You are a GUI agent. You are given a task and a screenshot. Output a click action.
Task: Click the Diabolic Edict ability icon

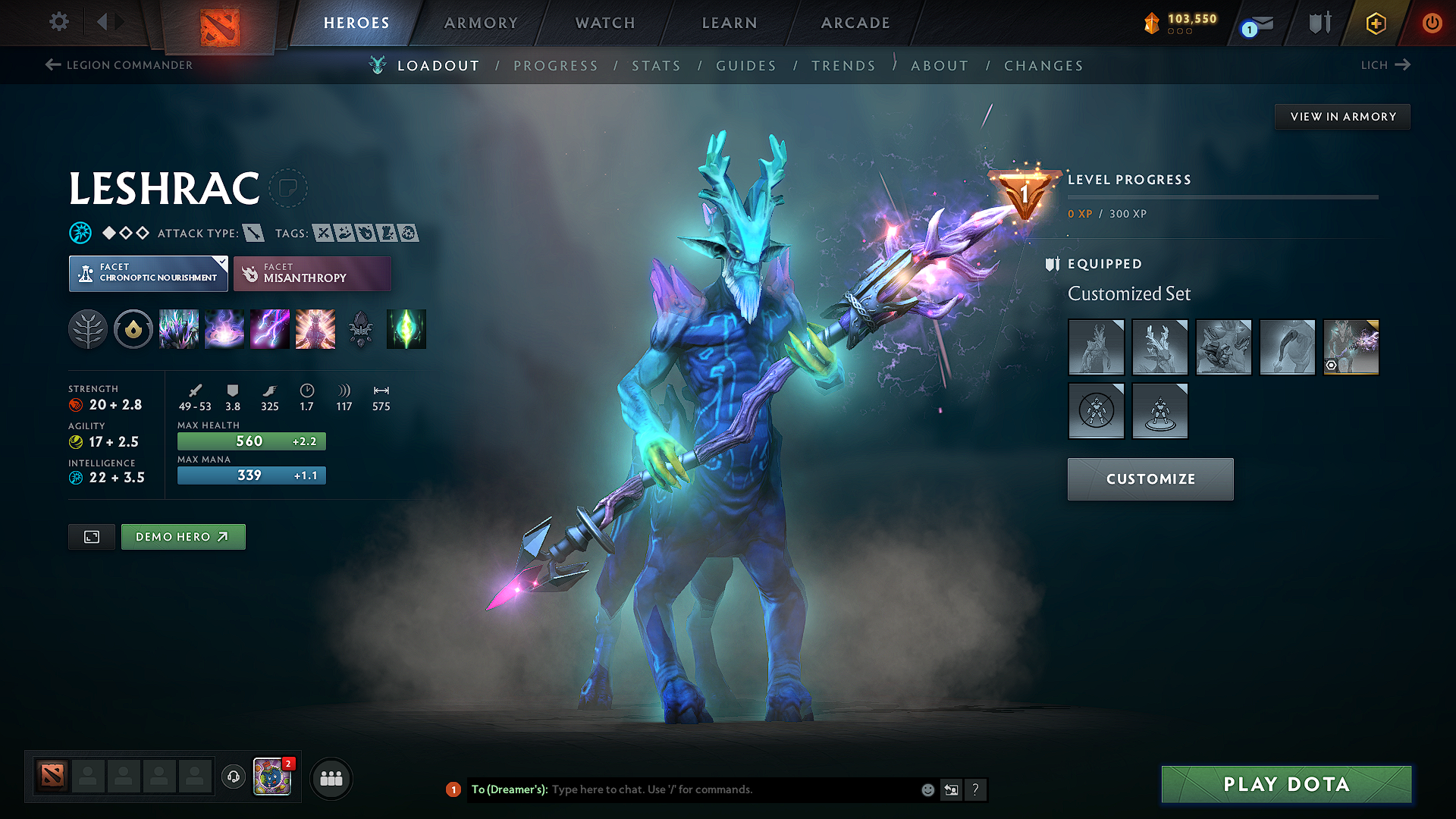[x=224, y=329]
